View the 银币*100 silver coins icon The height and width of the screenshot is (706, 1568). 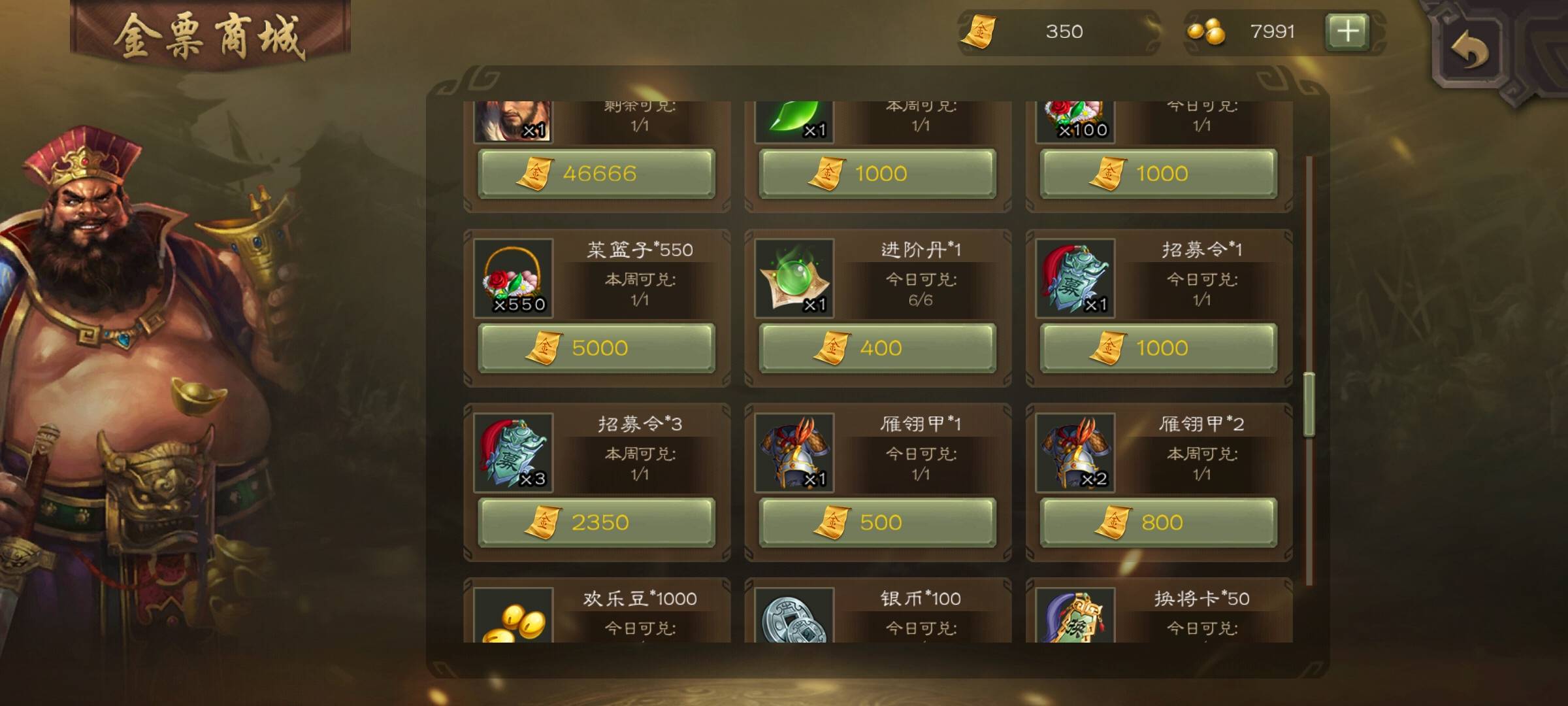pyautogui.click(x=794, y=616)
